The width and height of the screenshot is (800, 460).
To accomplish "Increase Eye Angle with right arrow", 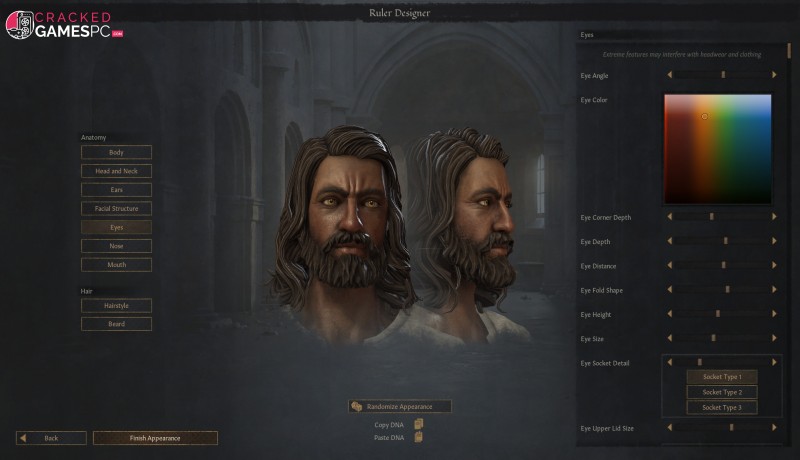I will (773, 75).
